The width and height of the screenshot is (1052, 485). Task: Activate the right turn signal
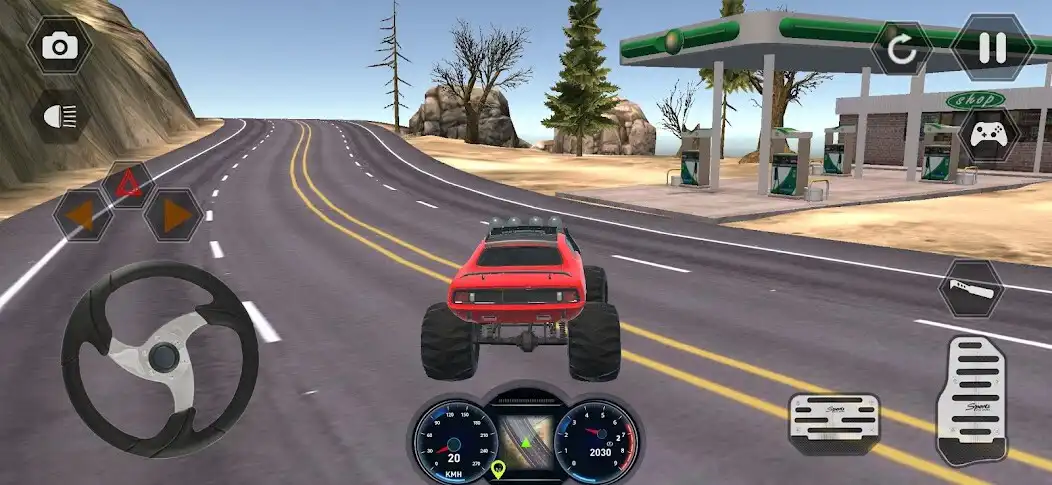[x=173, y=215]
